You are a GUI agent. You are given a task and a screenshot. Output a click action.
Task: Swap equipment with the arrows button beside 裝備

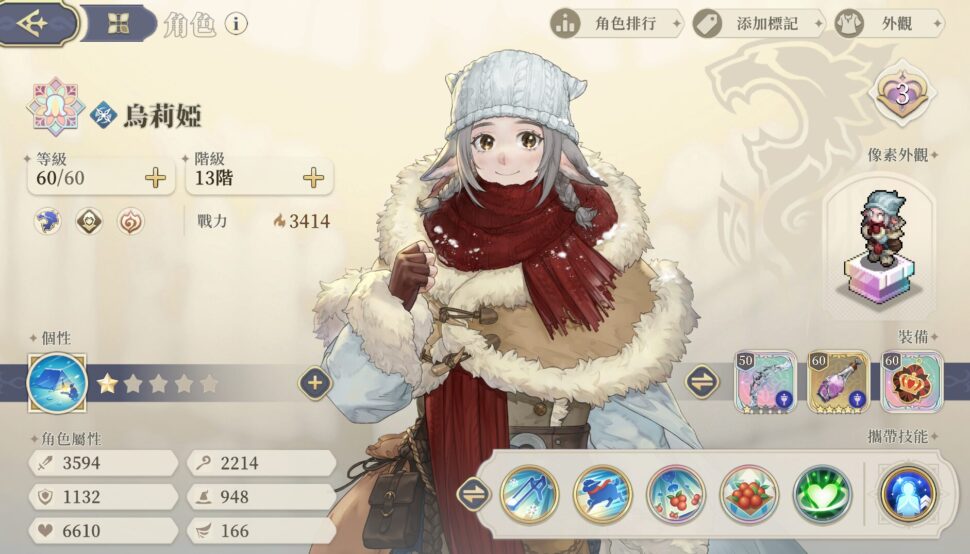(x=702, y=381)
